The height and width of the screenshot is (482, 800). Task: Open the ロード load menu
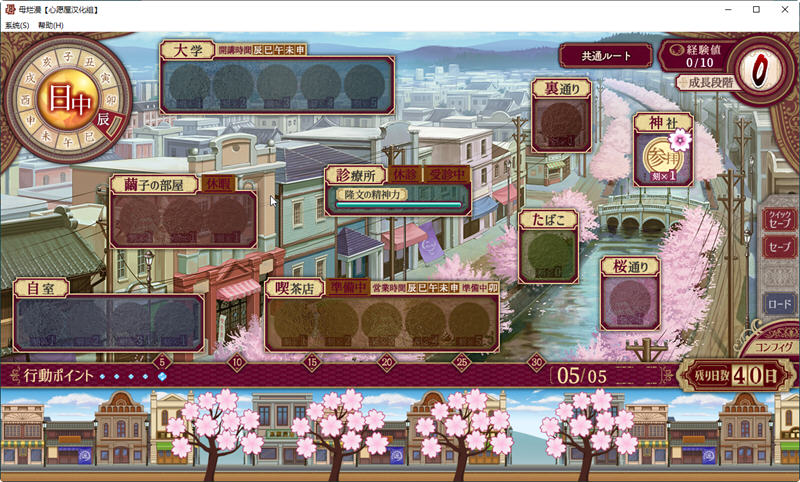tap(778, 303)
